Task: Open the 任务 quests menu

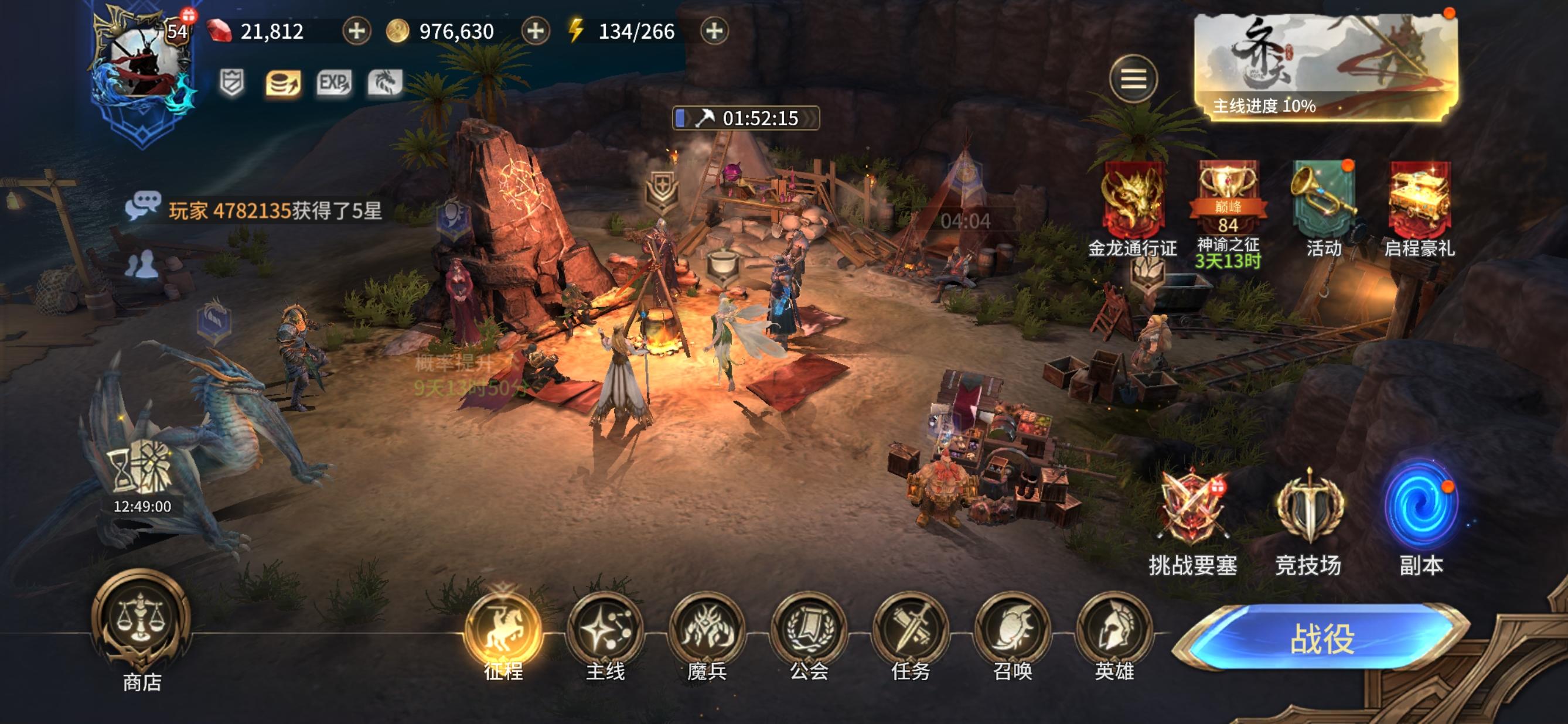Action: tap(911, 630)
